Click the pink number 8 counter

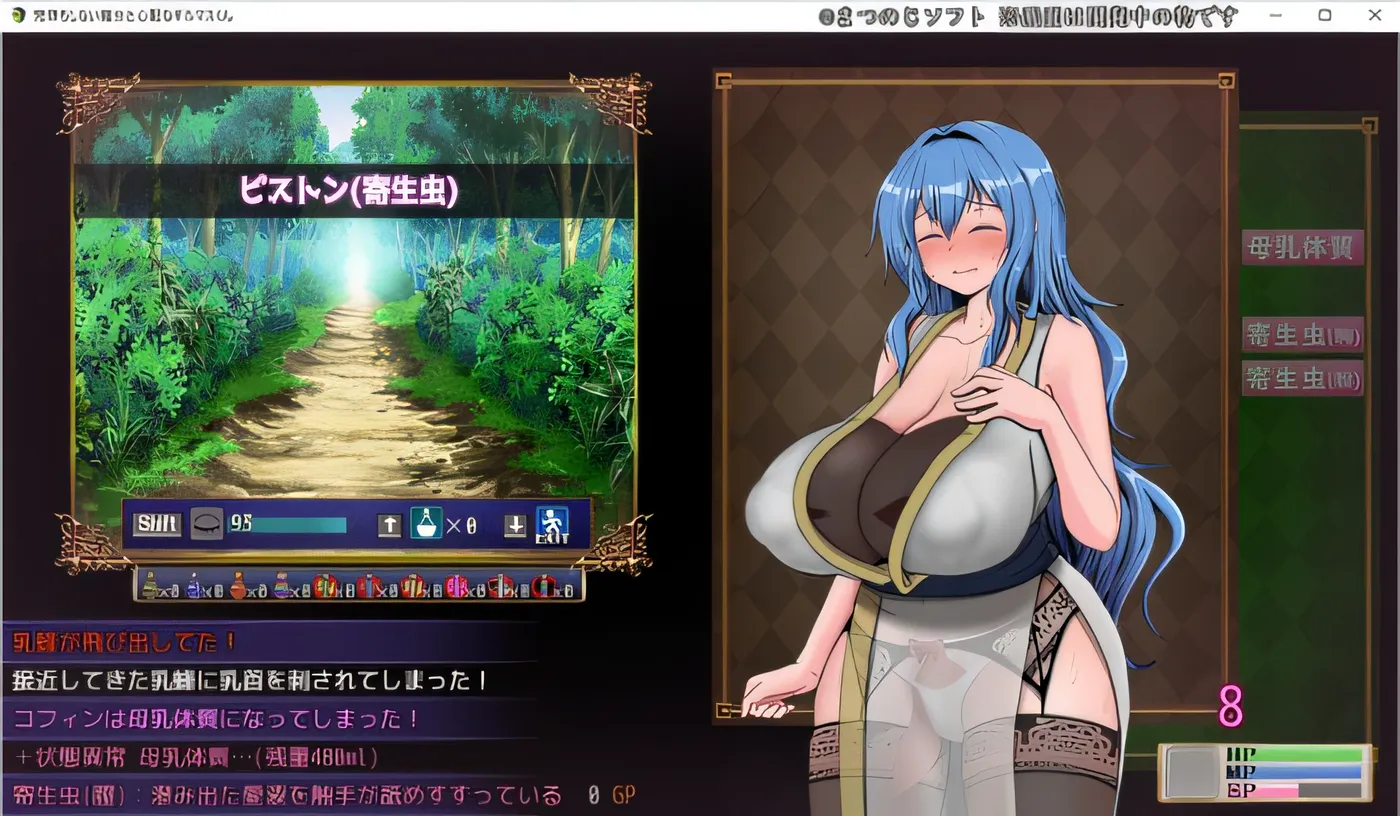(1229, 705)
